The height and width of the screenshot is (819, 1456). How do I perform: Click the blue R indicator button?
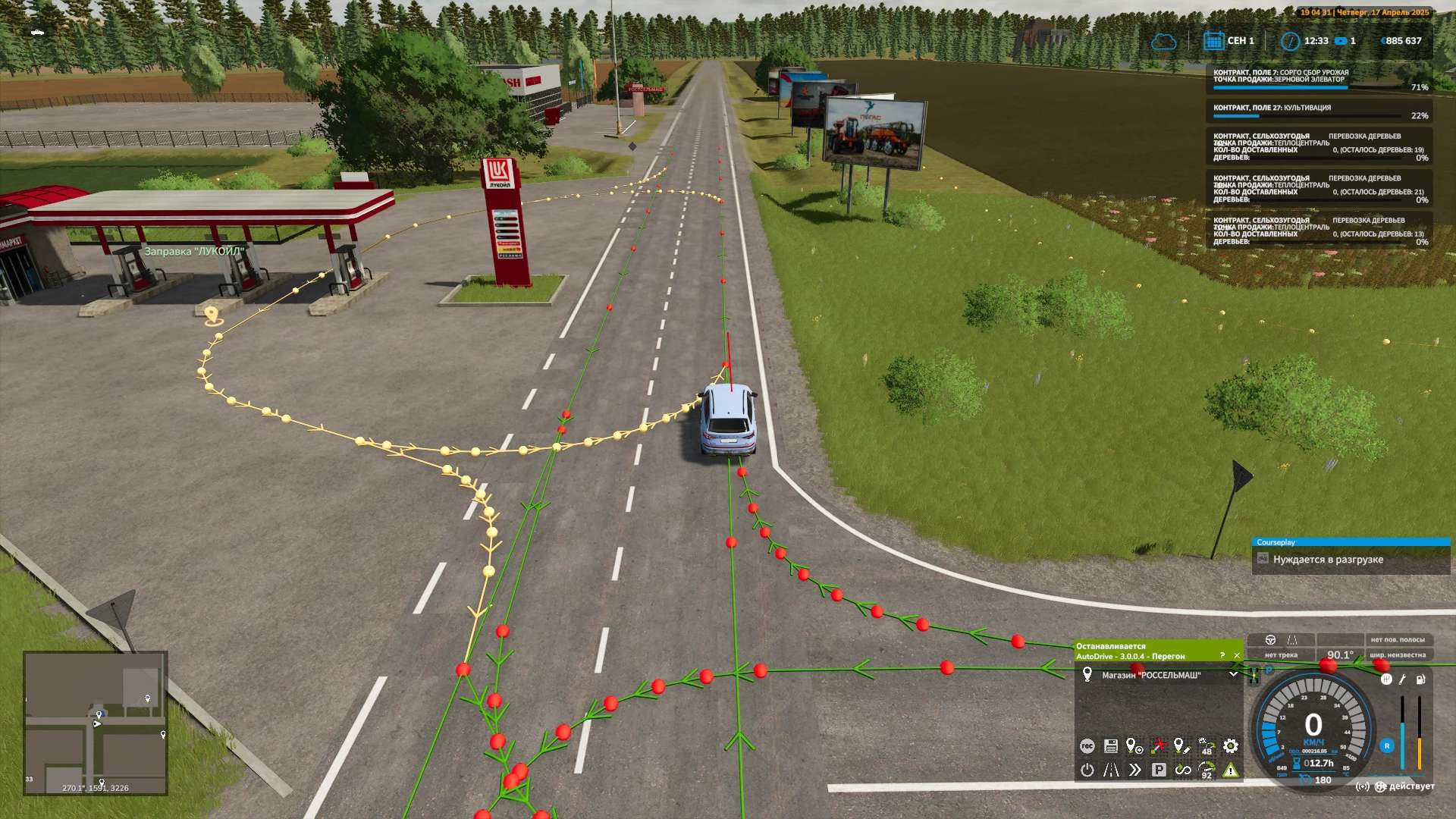coord(1387,746)
